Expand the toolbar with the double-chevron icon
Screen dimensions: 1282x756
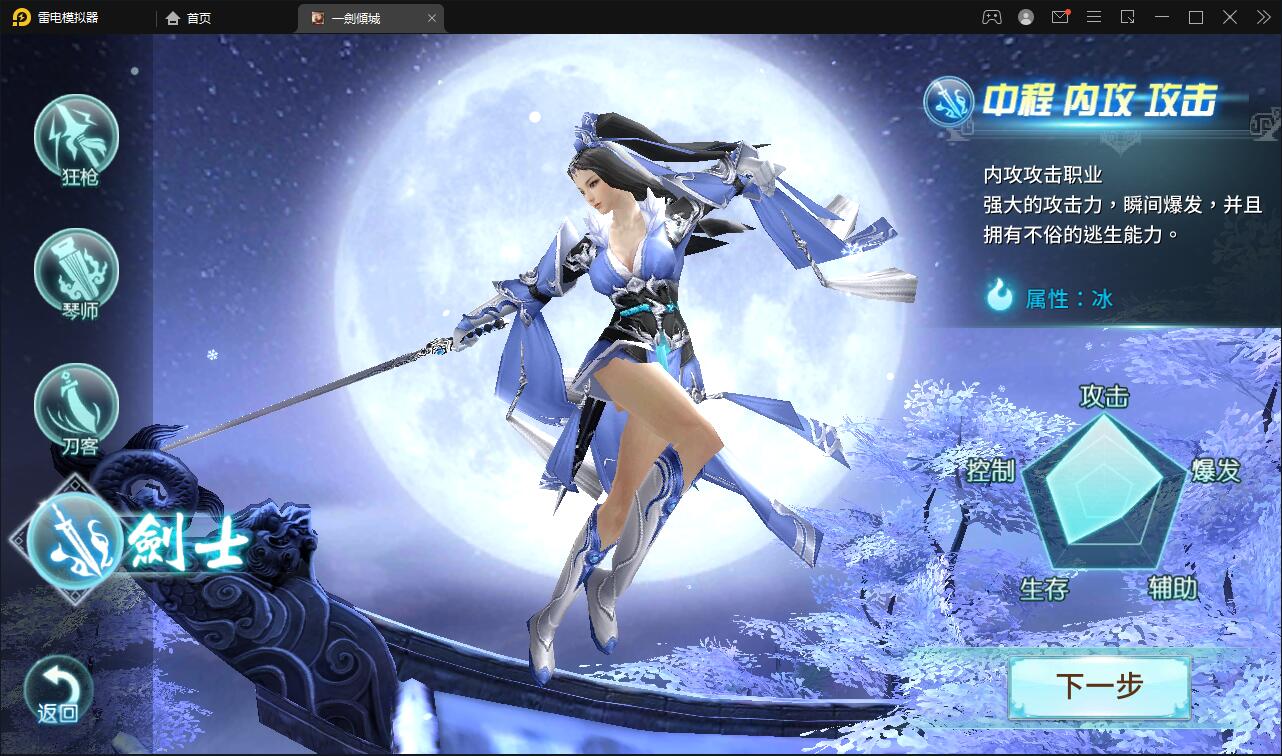click(1263, 17)
